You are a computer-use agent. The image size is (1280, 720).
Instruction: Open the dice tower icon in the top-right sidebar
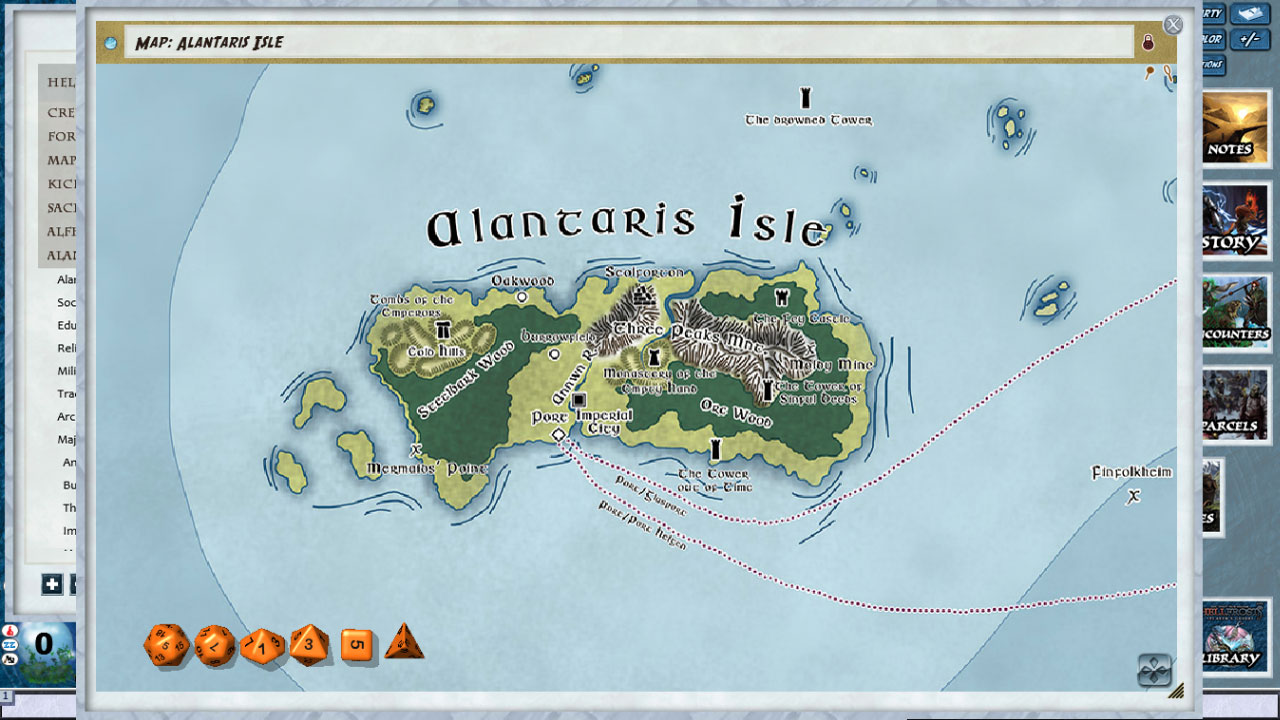point(1250,13)
